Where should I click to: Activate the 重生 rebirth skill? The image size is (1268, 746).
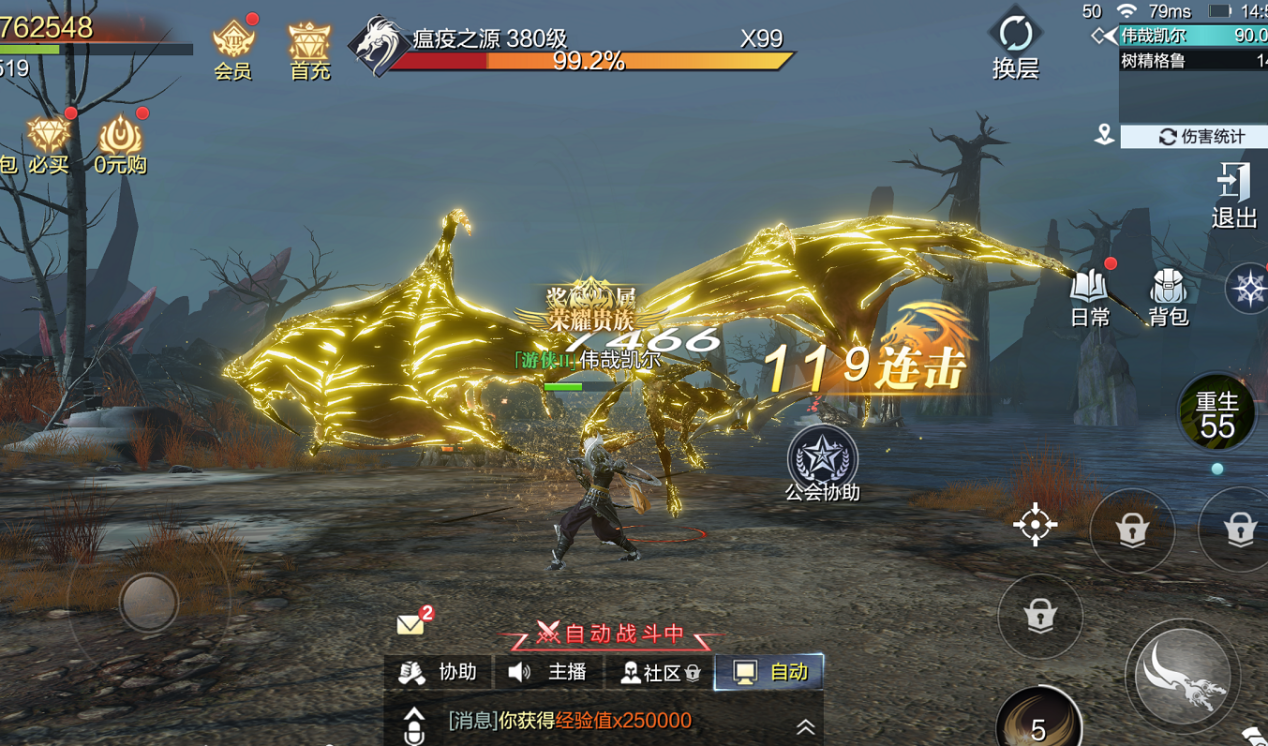(x=1216, y=413)
